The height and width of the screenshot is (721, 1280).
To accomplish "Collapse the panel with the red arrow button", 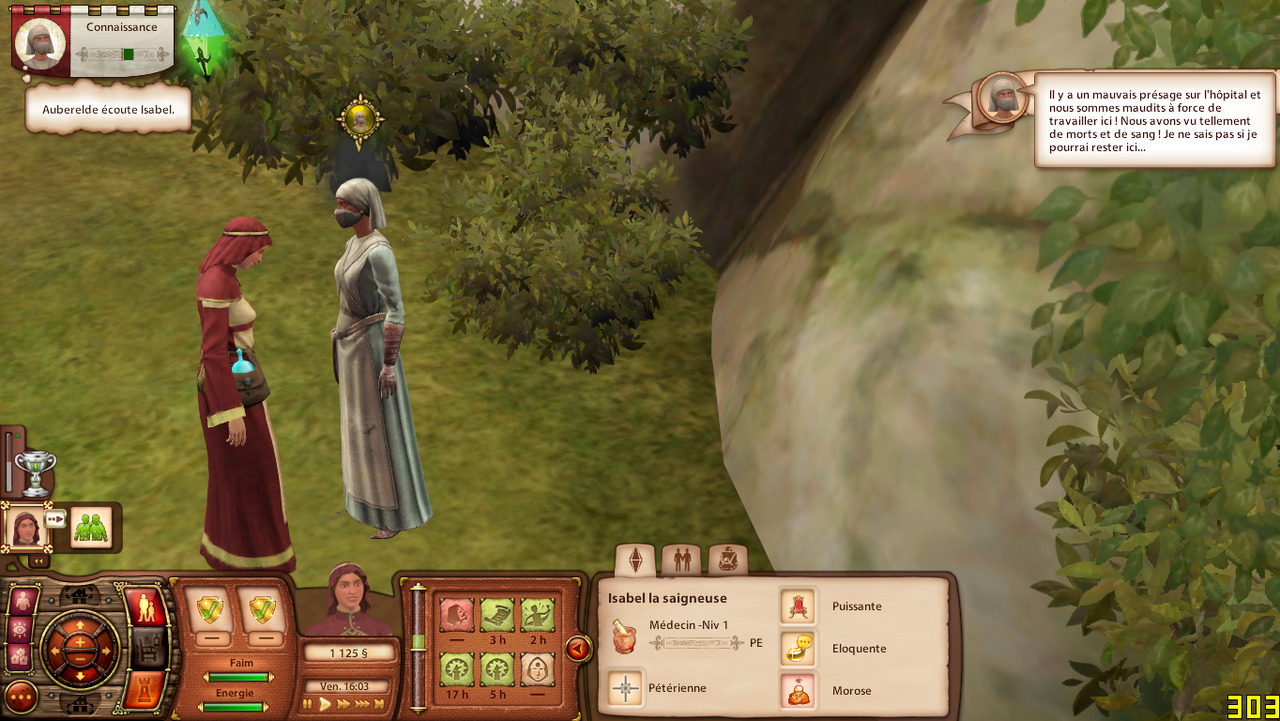I will click(578, 649).
